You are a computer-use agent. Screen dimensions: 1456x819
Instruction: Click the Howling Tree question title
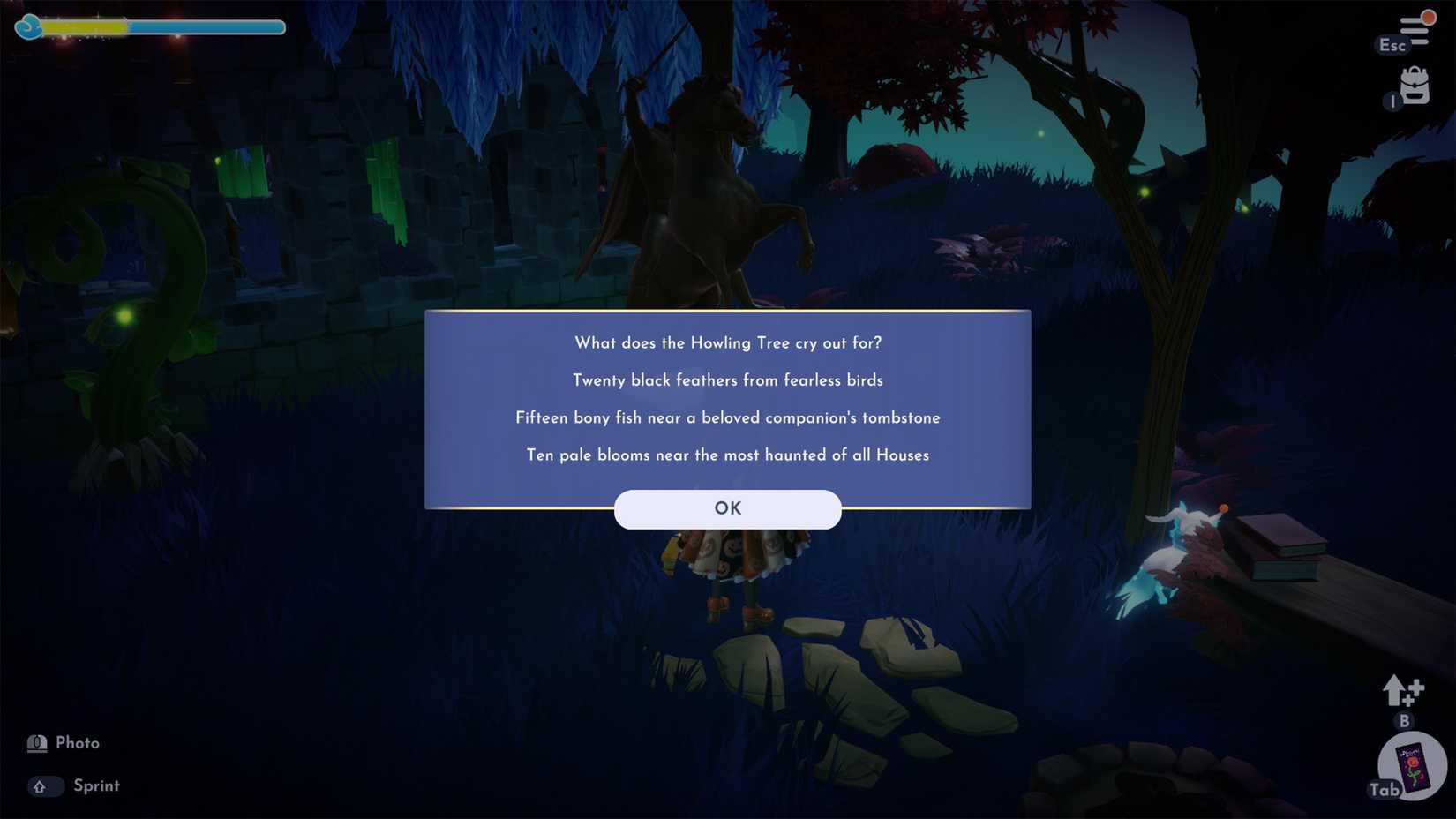(726, 342)
